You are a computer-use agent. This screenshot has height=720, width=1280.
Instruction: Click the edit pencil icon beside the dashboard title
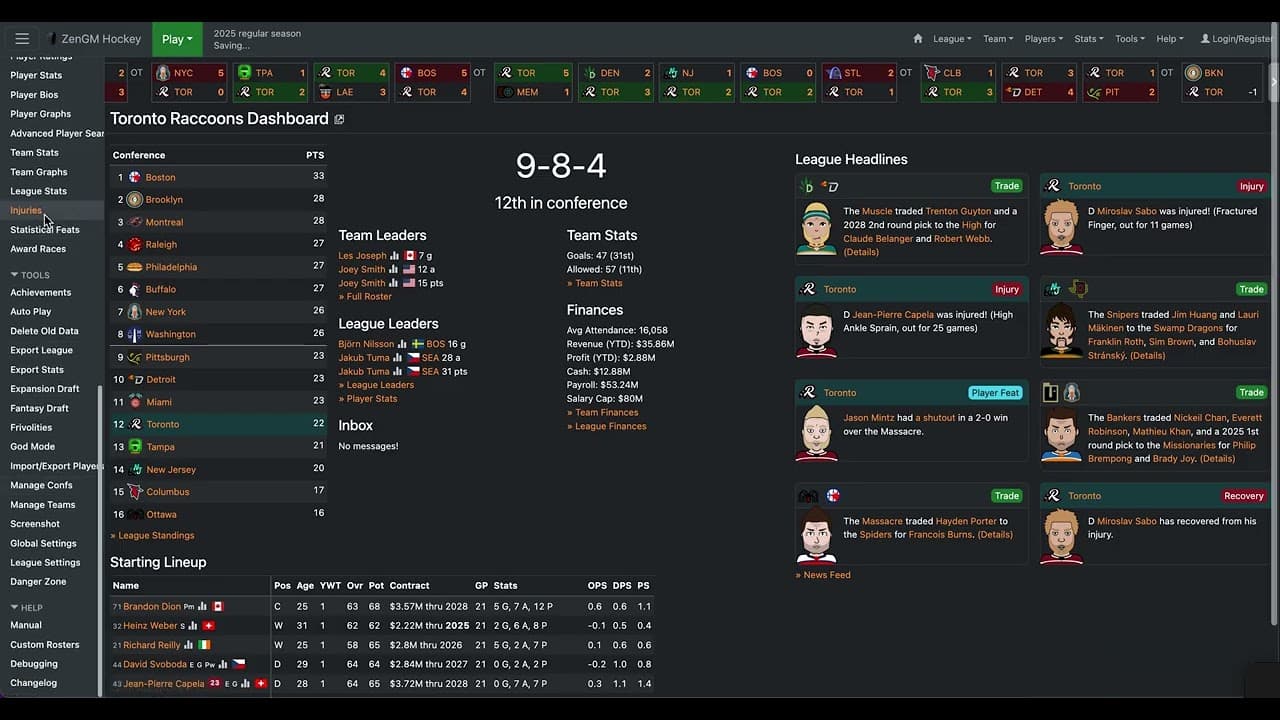tap(339, 118)
